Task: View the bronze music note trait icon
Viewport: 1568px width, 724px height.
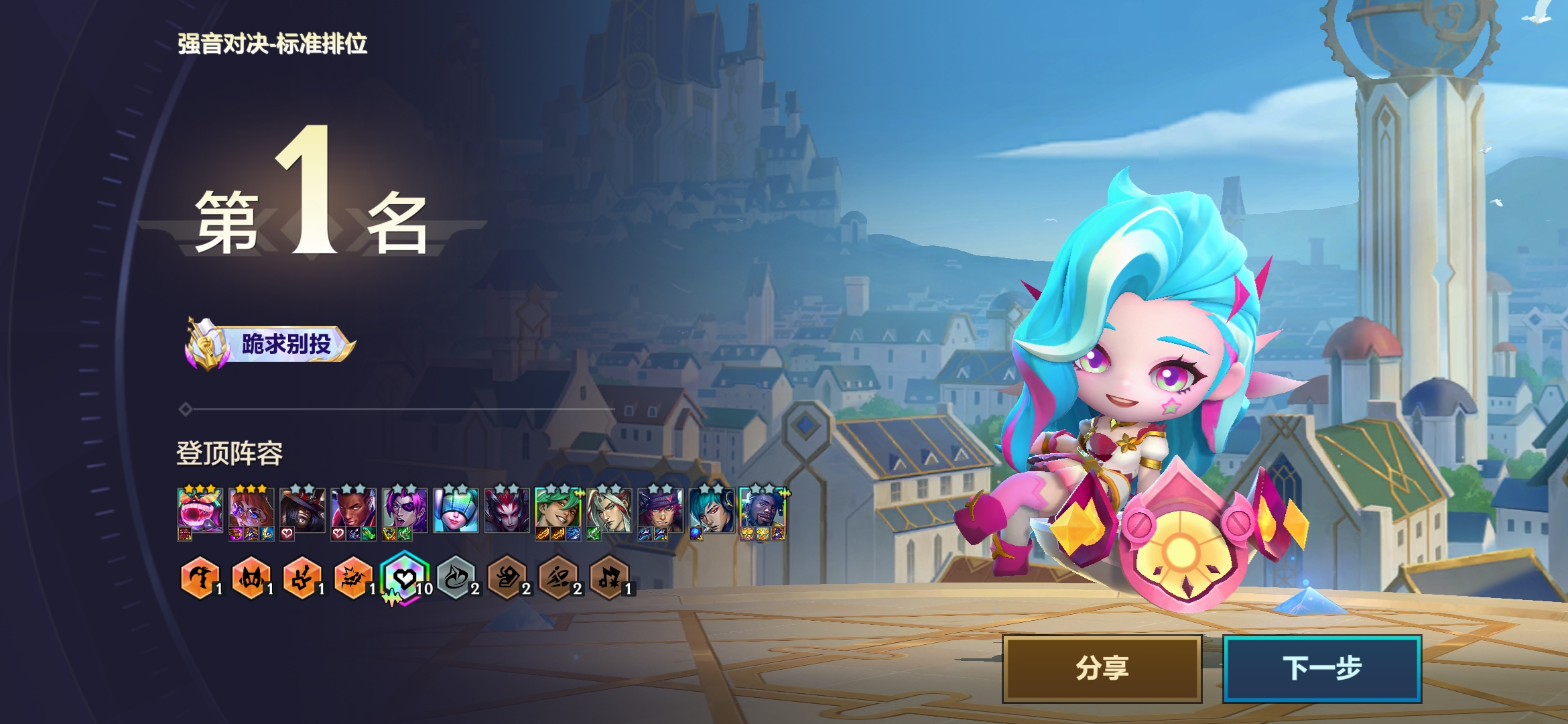Action: 609,578
